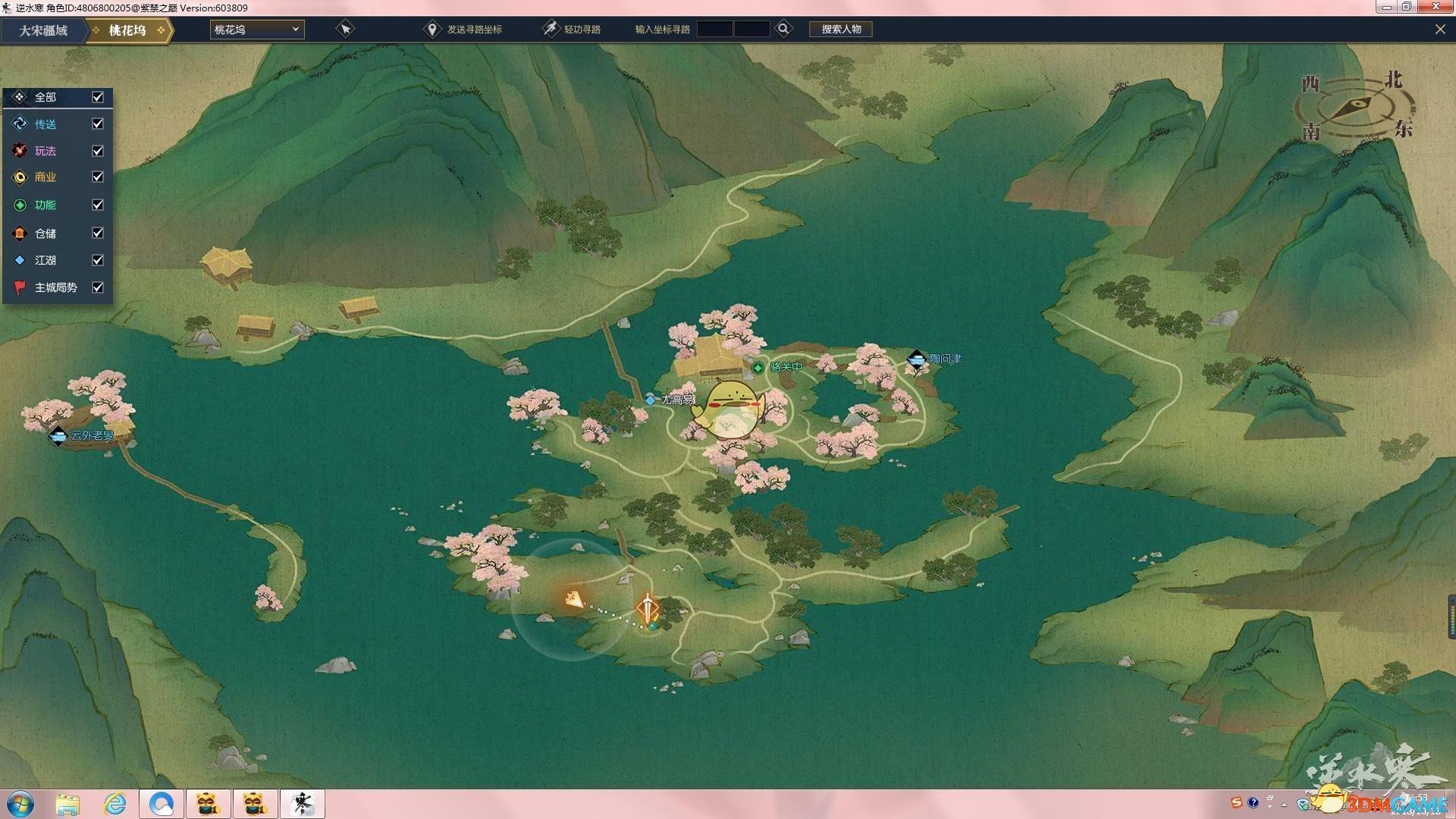Send pathfinding coordinates via 发送寻路坐标
1456x819 pixels.
[463, 30]
